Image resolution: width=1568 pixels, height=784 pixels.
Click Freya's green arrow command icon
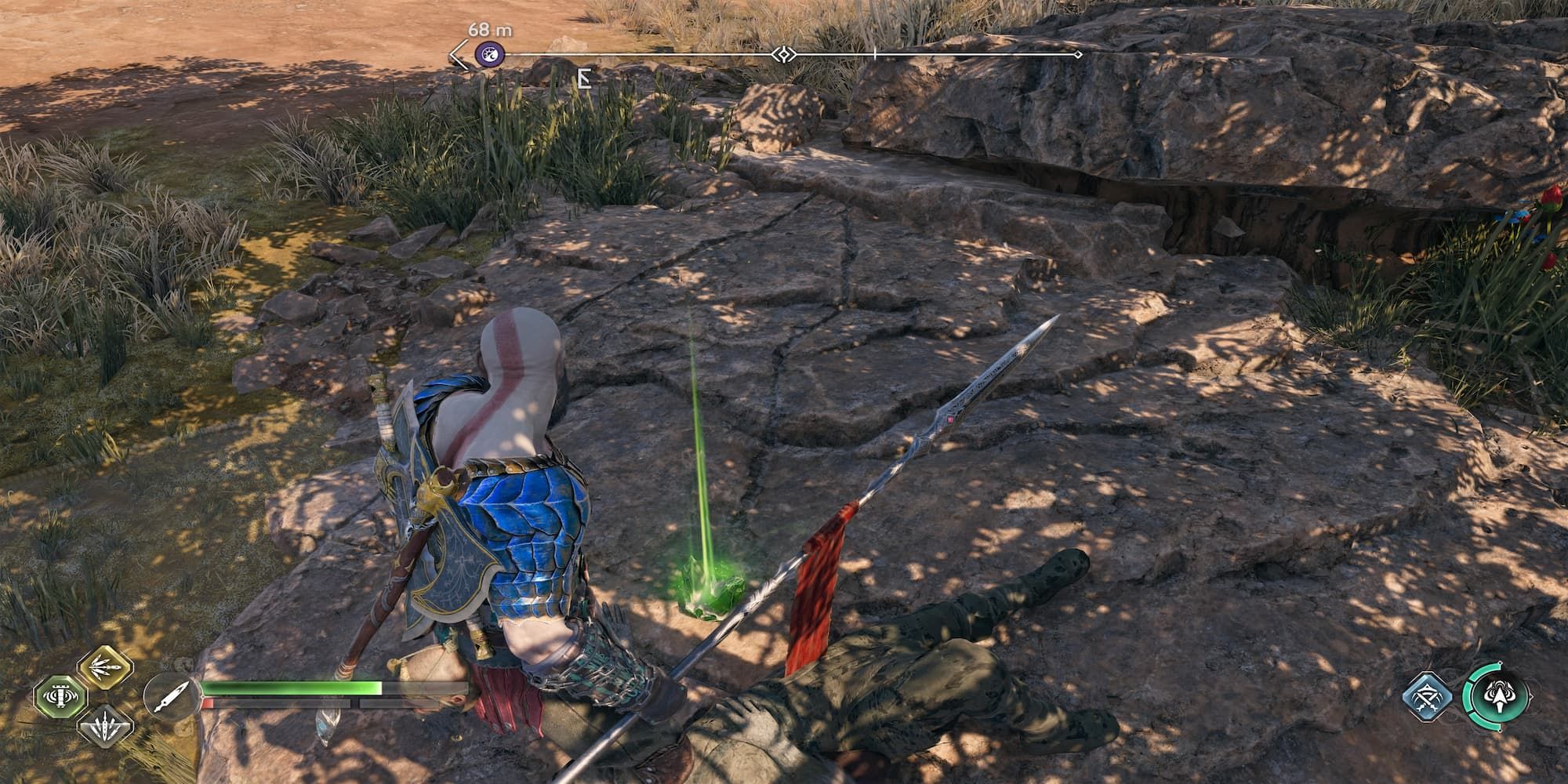pos(1500,696)
